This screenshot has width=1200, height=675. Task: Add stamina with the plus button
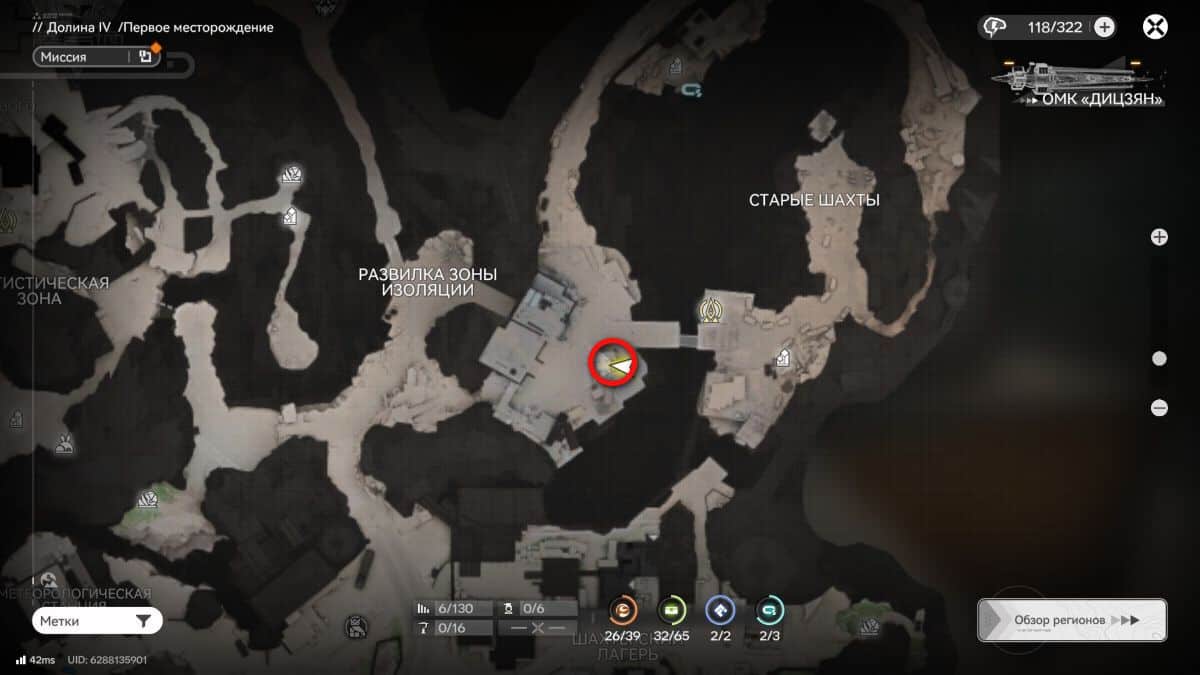(x=1104, y=27)
